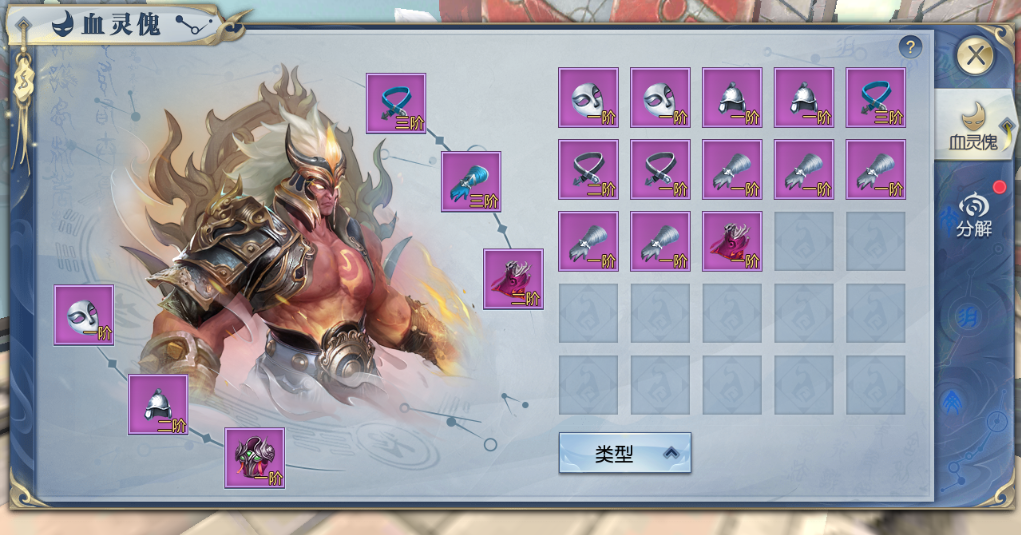1021x535 pixels.
Task: Expand the 类型 filter dropdown
Action: pos(625,453)
